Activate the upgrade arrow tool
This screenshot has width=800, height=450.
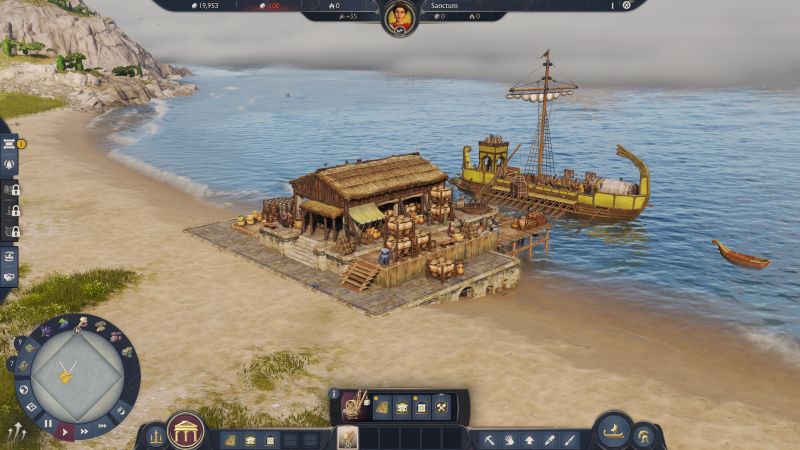(529, 439)
